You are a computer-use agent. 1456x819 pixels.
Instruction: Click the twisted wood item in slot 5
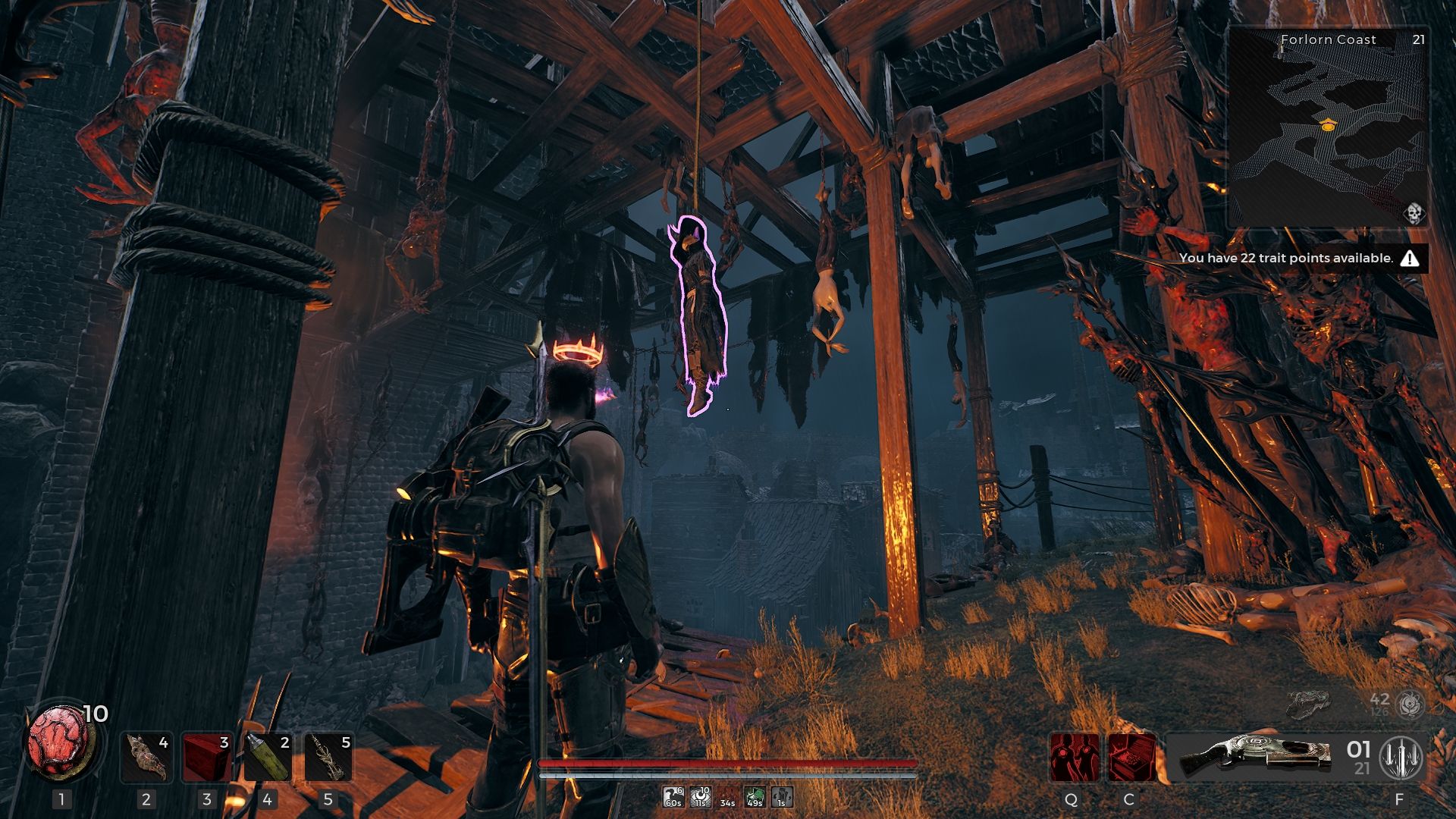[328, 756]
